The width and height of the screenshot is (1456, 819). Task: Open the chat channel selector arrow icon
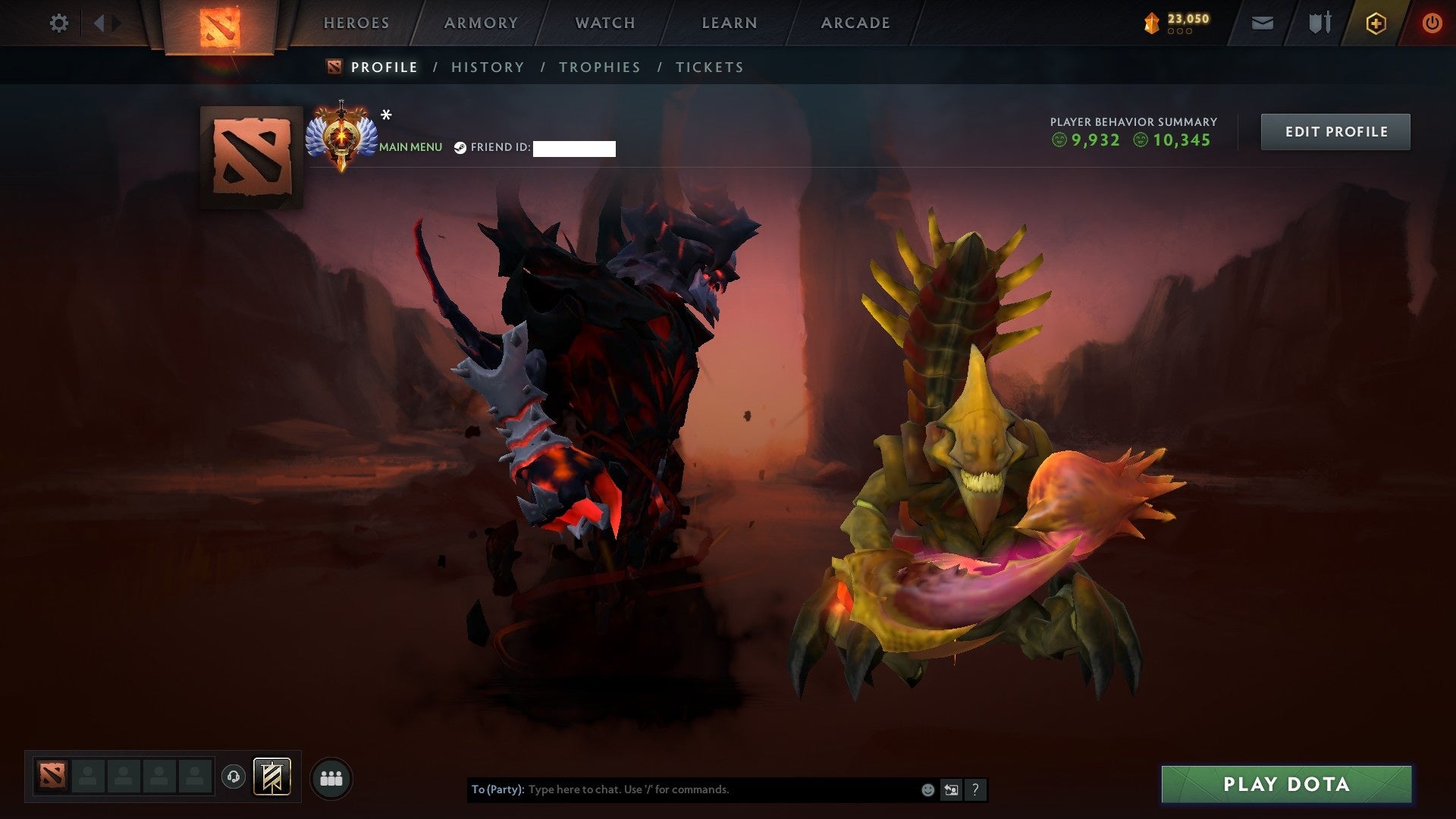point(951,789)
